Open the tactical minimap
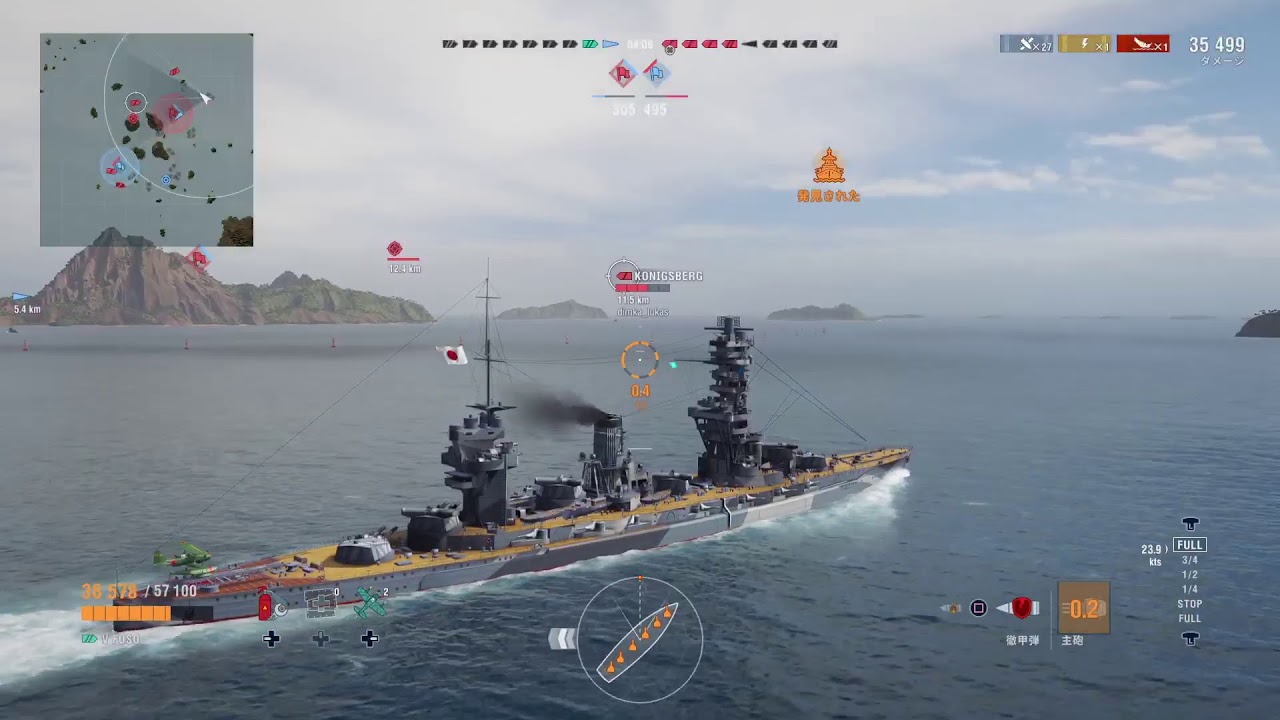The image size is (1280, 720). [146, 139]
